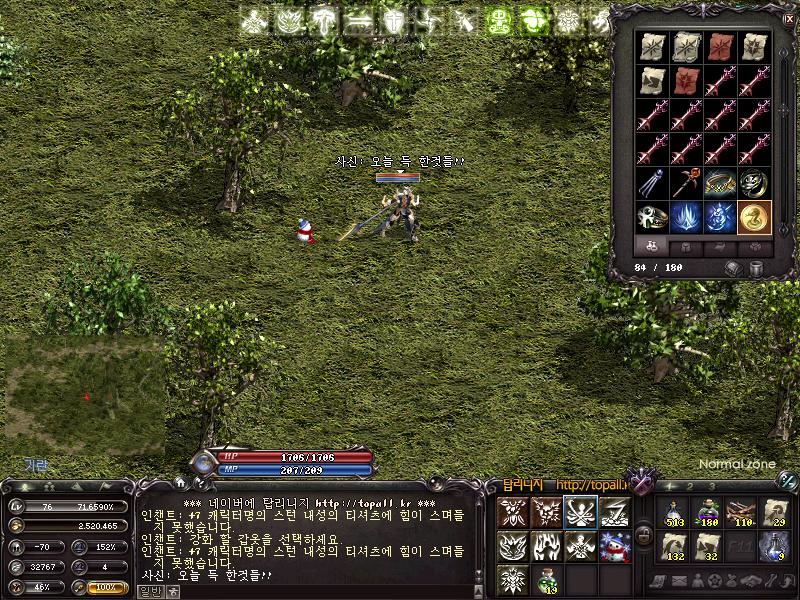Use the blue potion with 9 left
This screenshot has width=800, height=600.
point(773,546)
